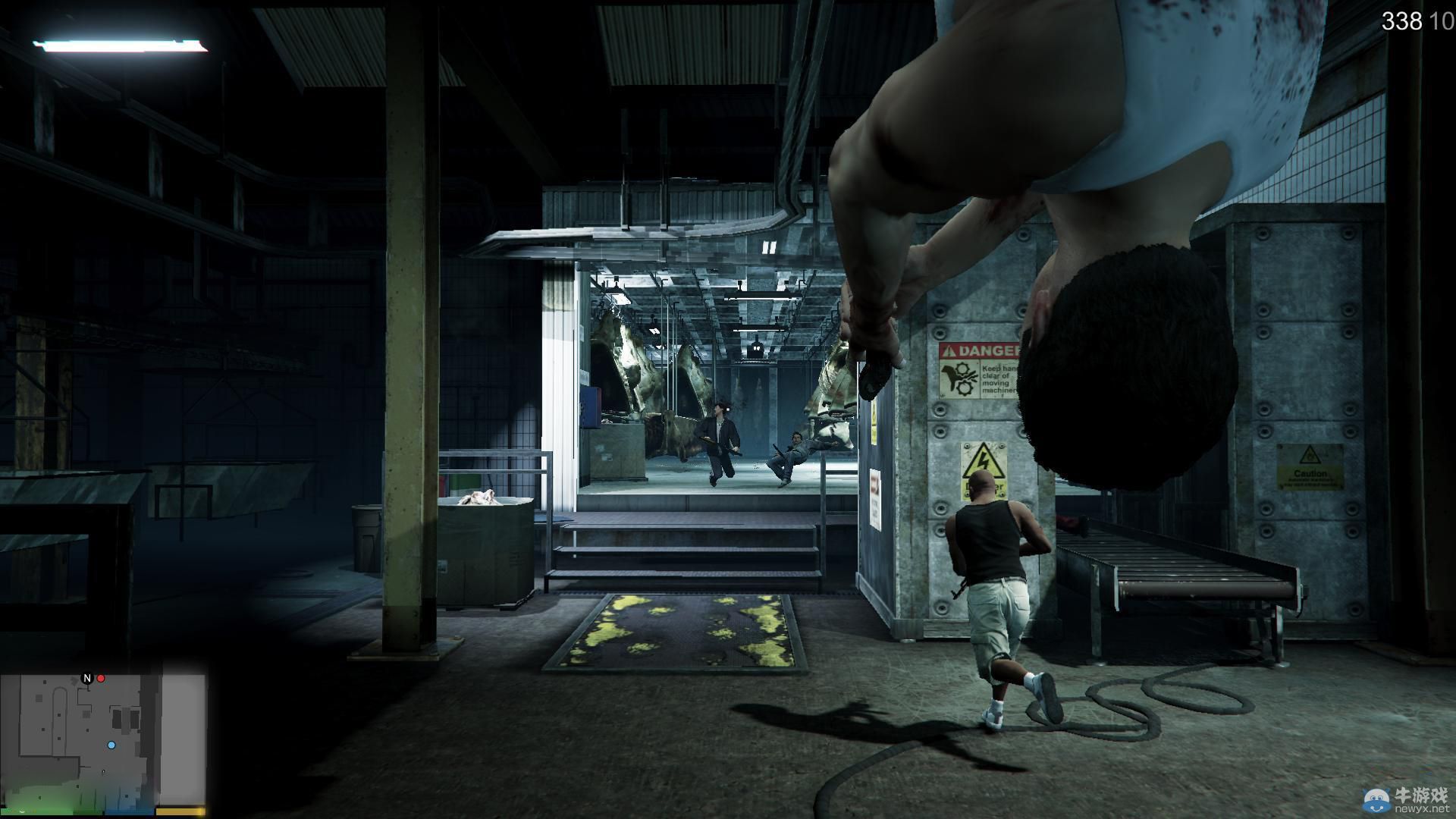Select the red enemy blip on the minimap
Screen dimensions: 1456x819
point(101,678)
